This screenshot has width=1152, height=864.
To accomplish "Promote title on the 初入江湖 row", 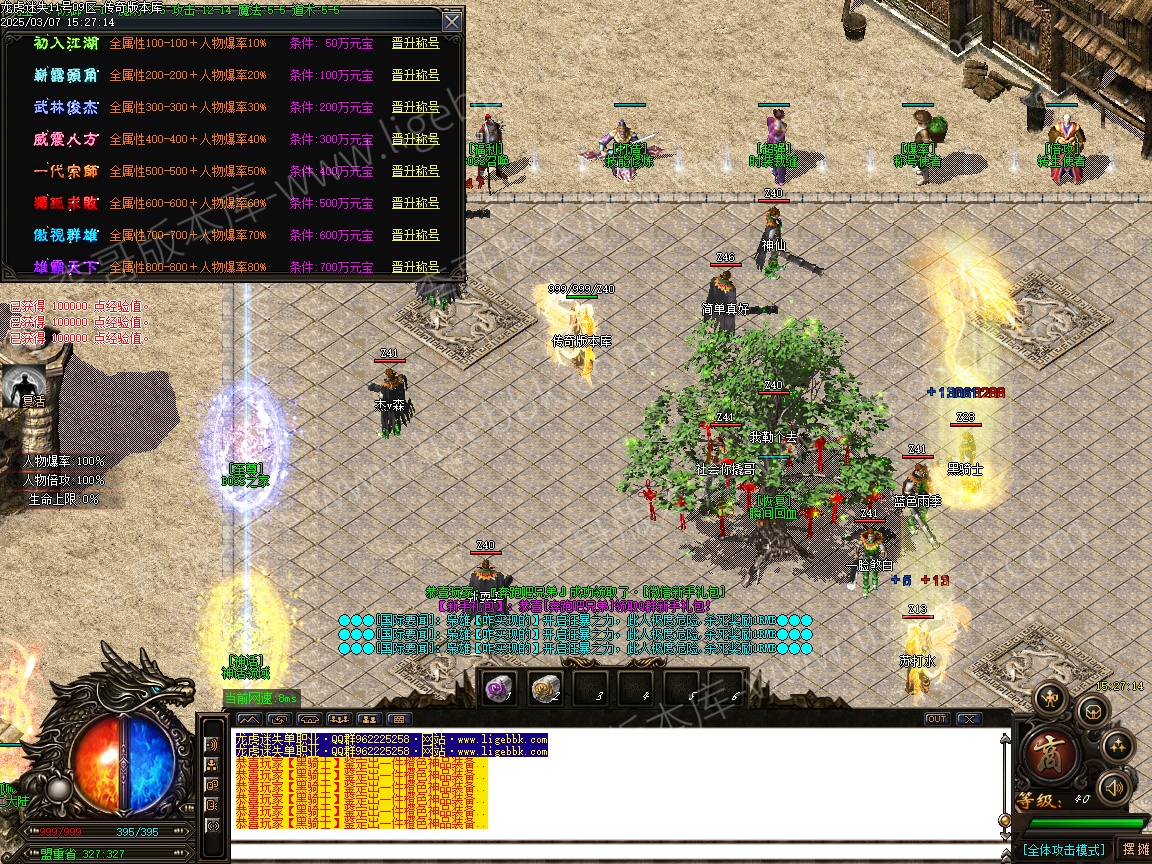I will [x=415, y=44].
